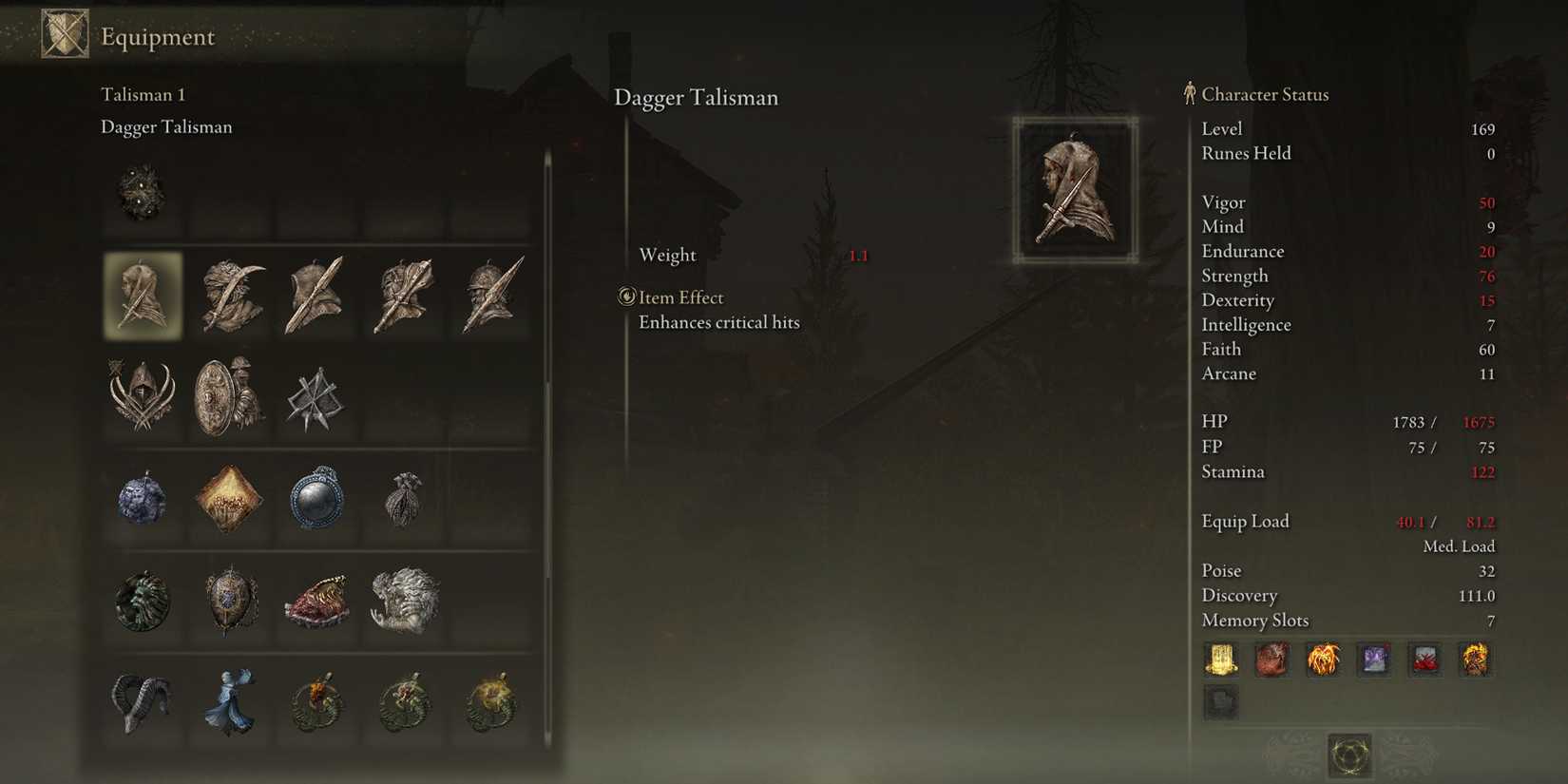Select the Axe Talisman
The image size is (1568, 784).
(x=317, y=296)
